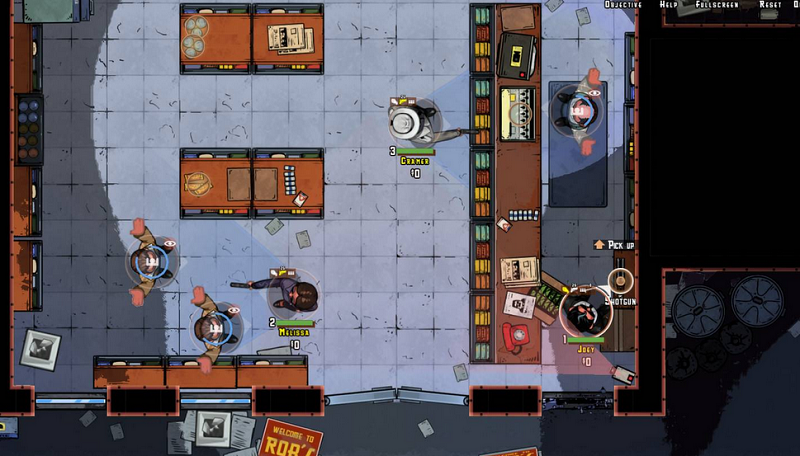The image size is (800, 456).
Task: Pick up the Shotgun marker
Action: click(x=621, y=279)
